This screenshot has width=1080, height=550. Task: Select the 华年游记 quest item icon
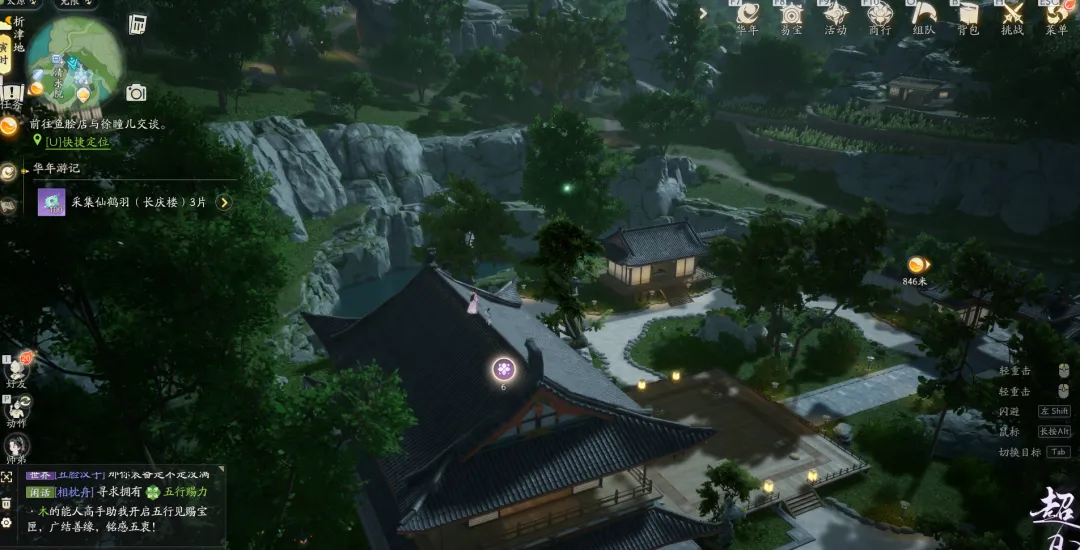click(x=51, y=202)
